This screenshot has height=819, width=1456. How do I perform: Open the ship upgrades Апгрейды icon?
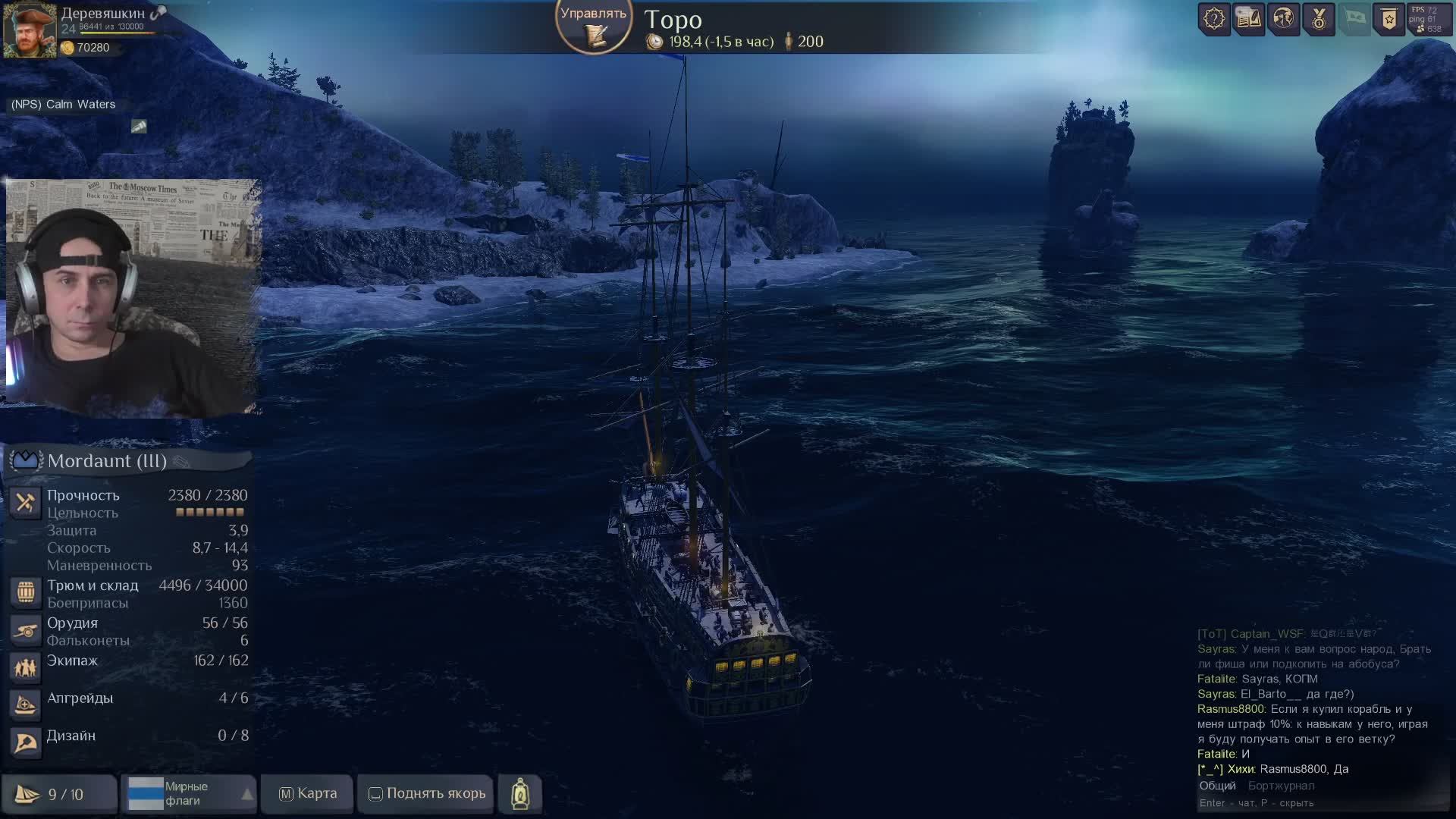[25, 704]
